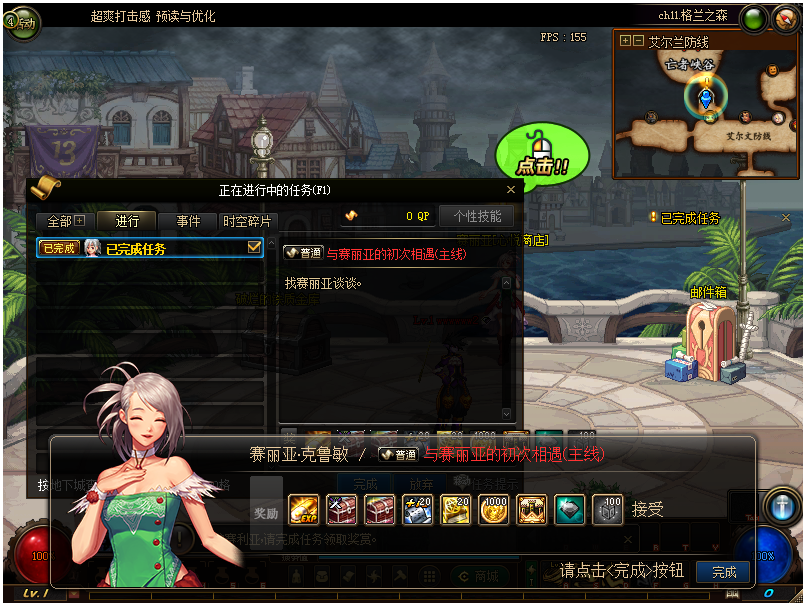The image size is (806, 605).
Task: Click the blue player marker on the minimap
Action: tap(706, 98)
